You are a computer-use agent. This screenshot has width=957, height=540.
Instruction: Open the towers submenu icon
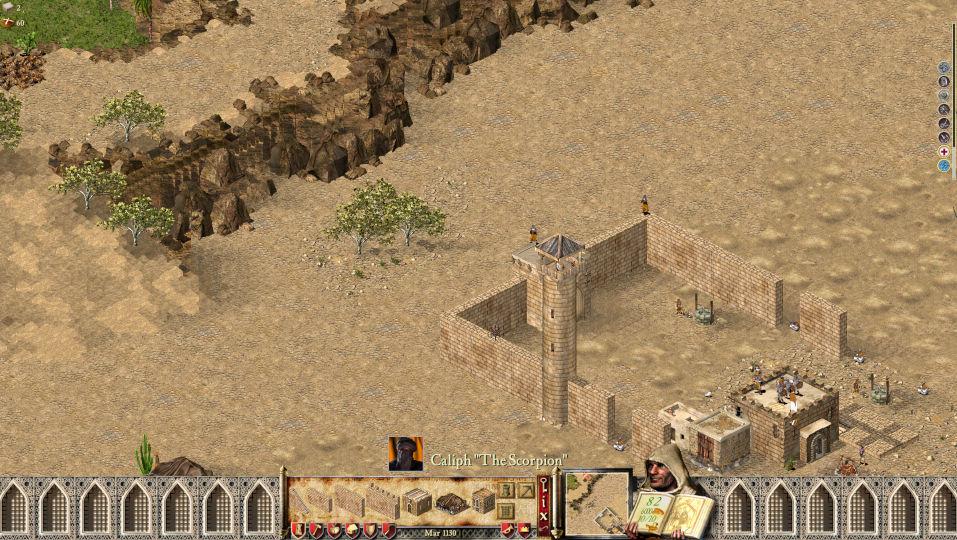[x=506, y=490]
